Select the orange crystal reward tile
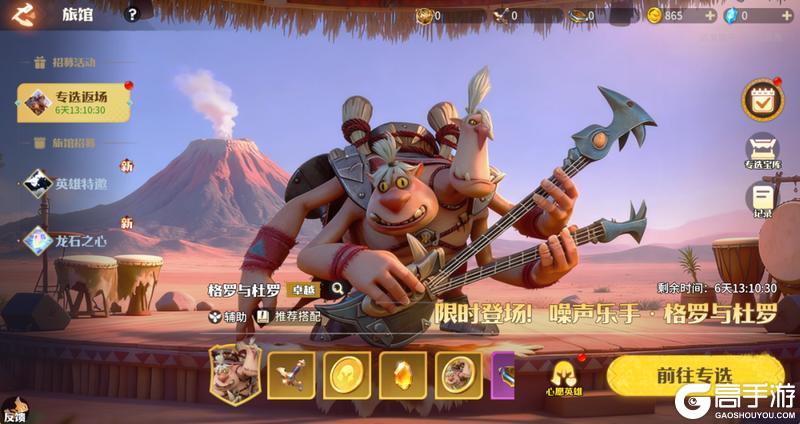This screenshot has height=424, width=800. click(403, 375)
